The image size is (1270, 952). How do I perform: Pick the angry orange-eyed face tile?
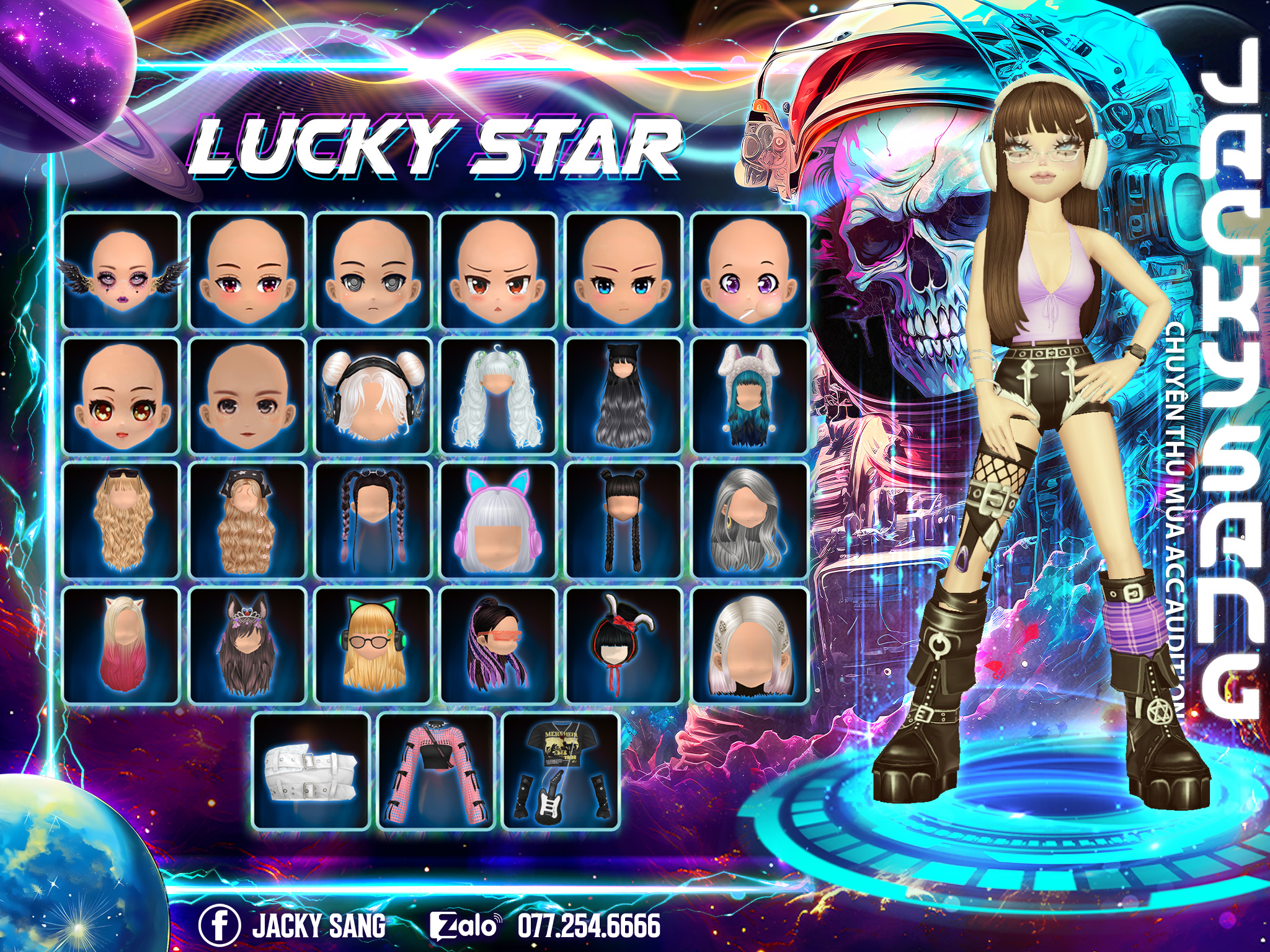[498, 270]
